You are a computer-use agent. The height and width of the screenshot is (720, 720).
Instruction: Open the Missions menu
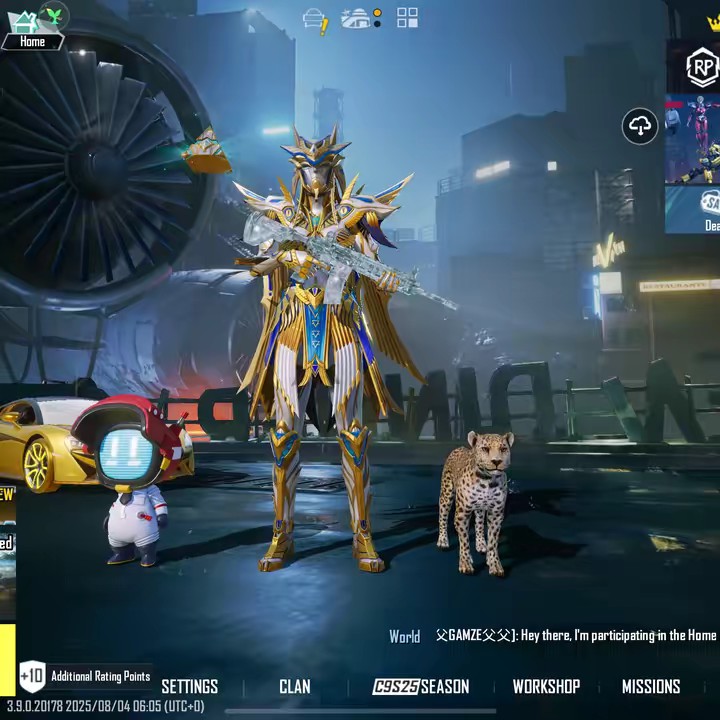pos(651,686)
